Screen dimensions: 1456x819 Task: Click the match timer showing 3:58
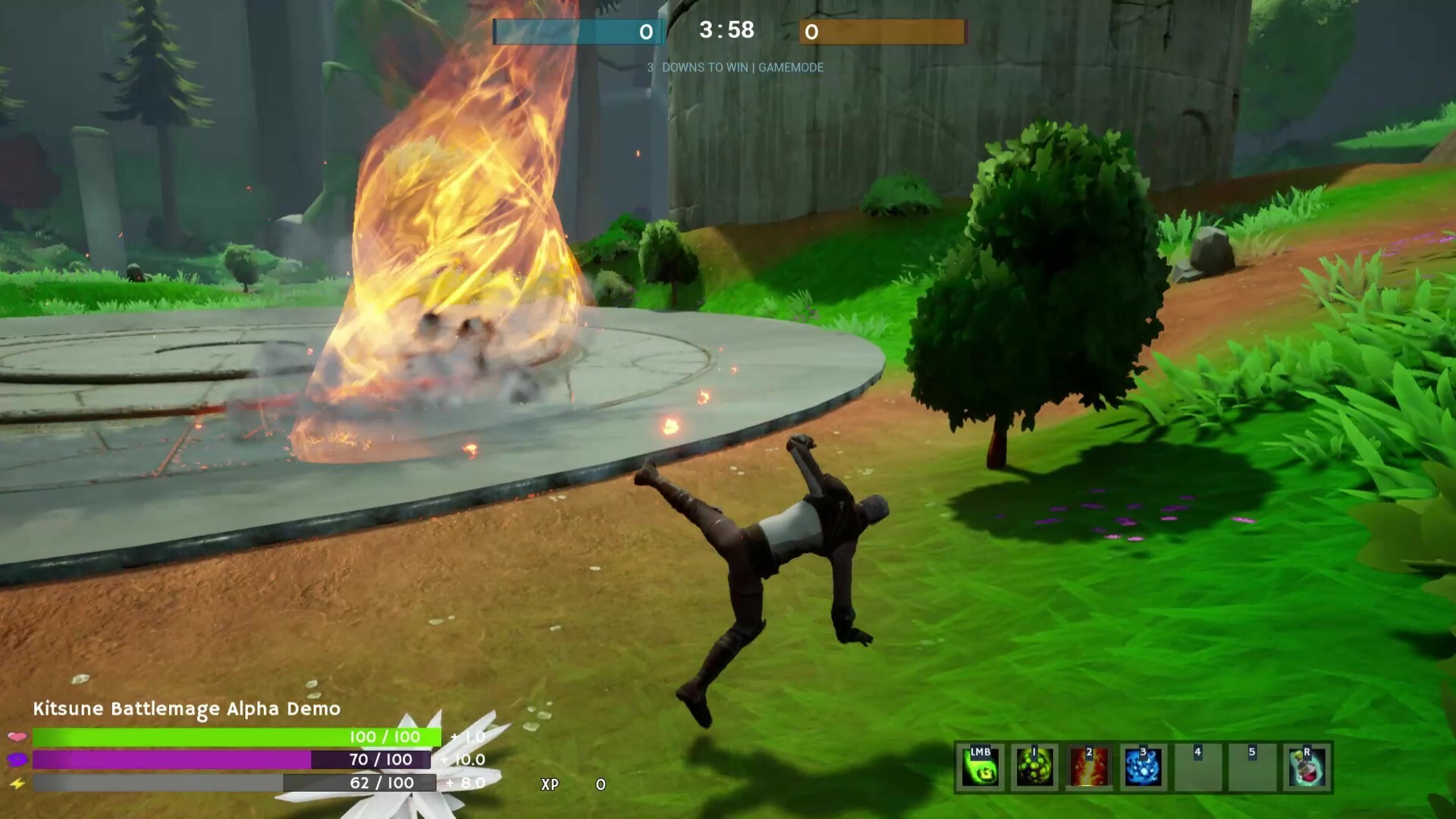click(723, 31)
